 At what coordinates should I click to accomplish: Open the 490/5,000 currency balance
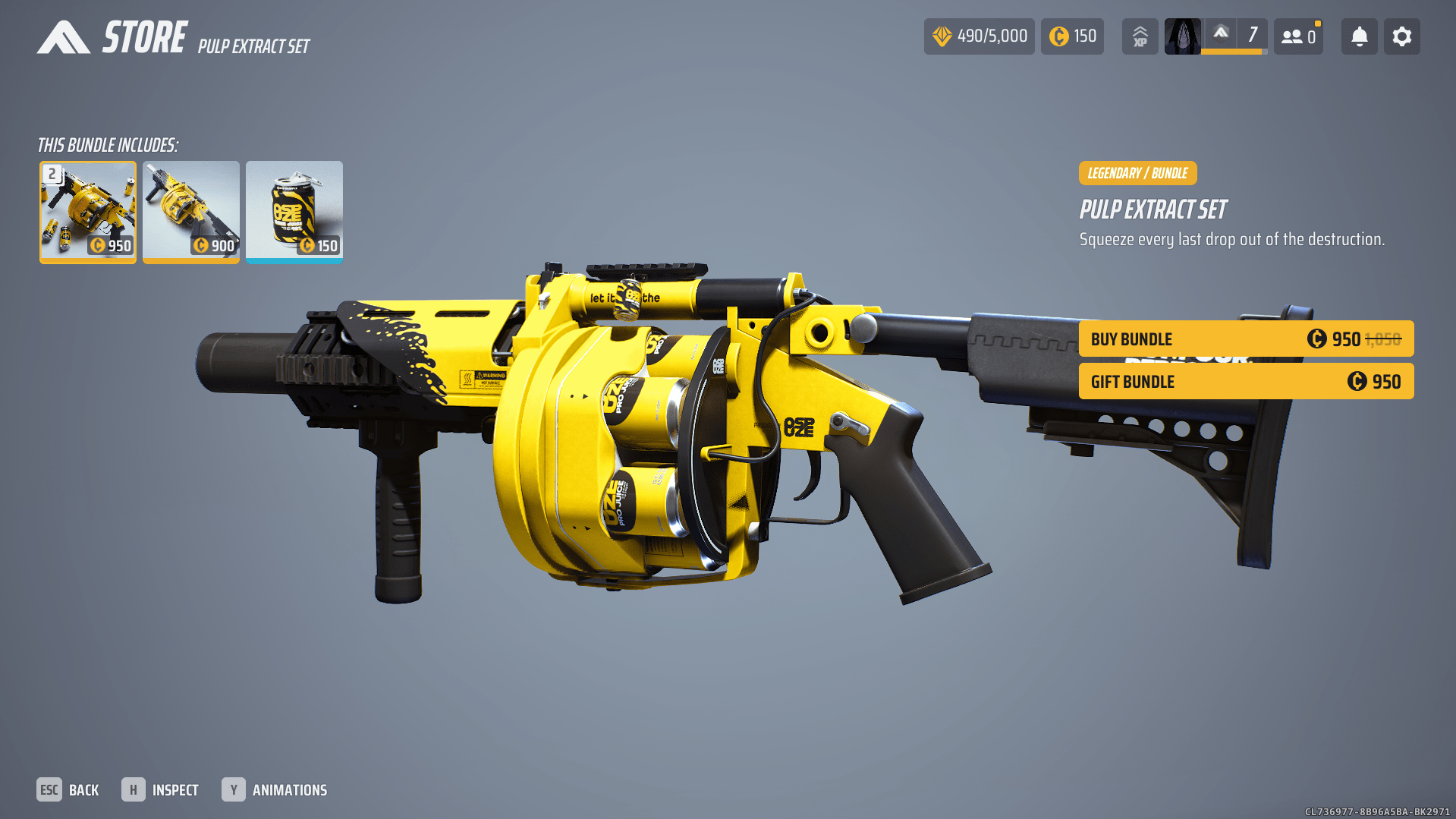979,36
